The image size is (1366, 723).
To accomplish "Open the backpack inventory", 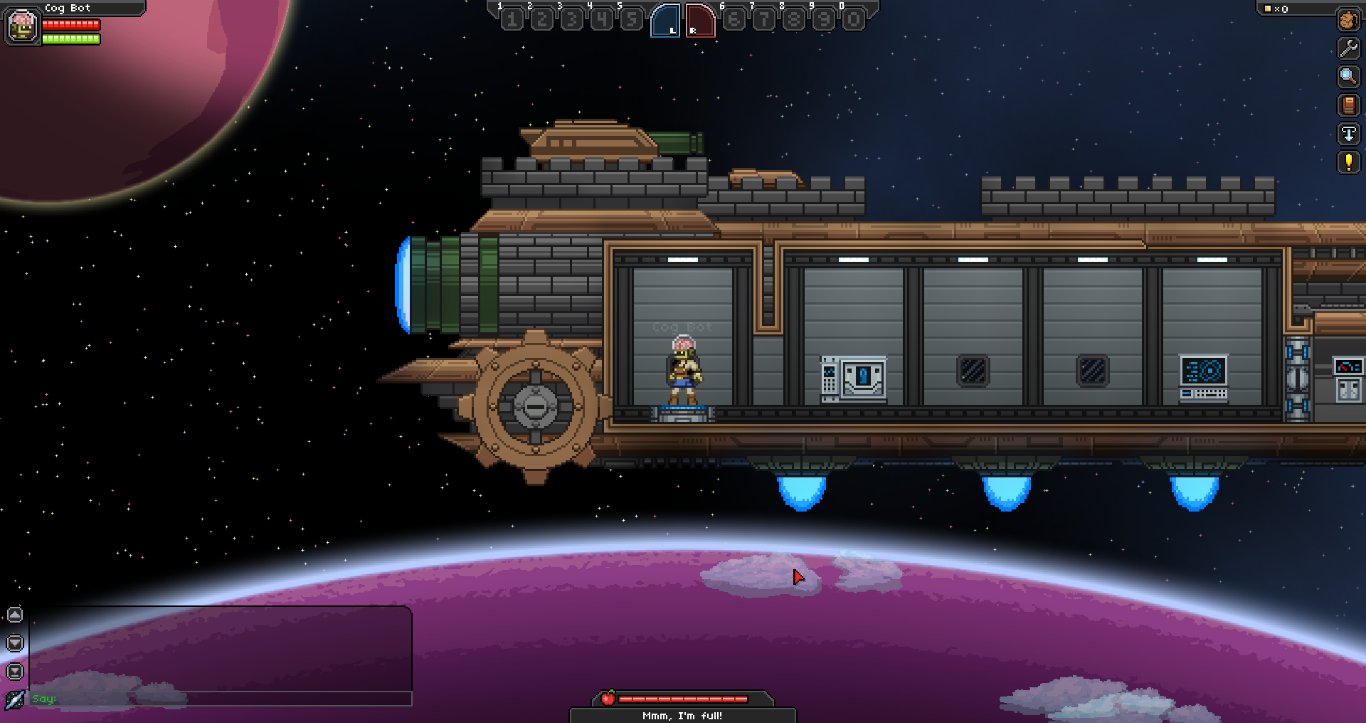I will click(x=1348, y=21).
